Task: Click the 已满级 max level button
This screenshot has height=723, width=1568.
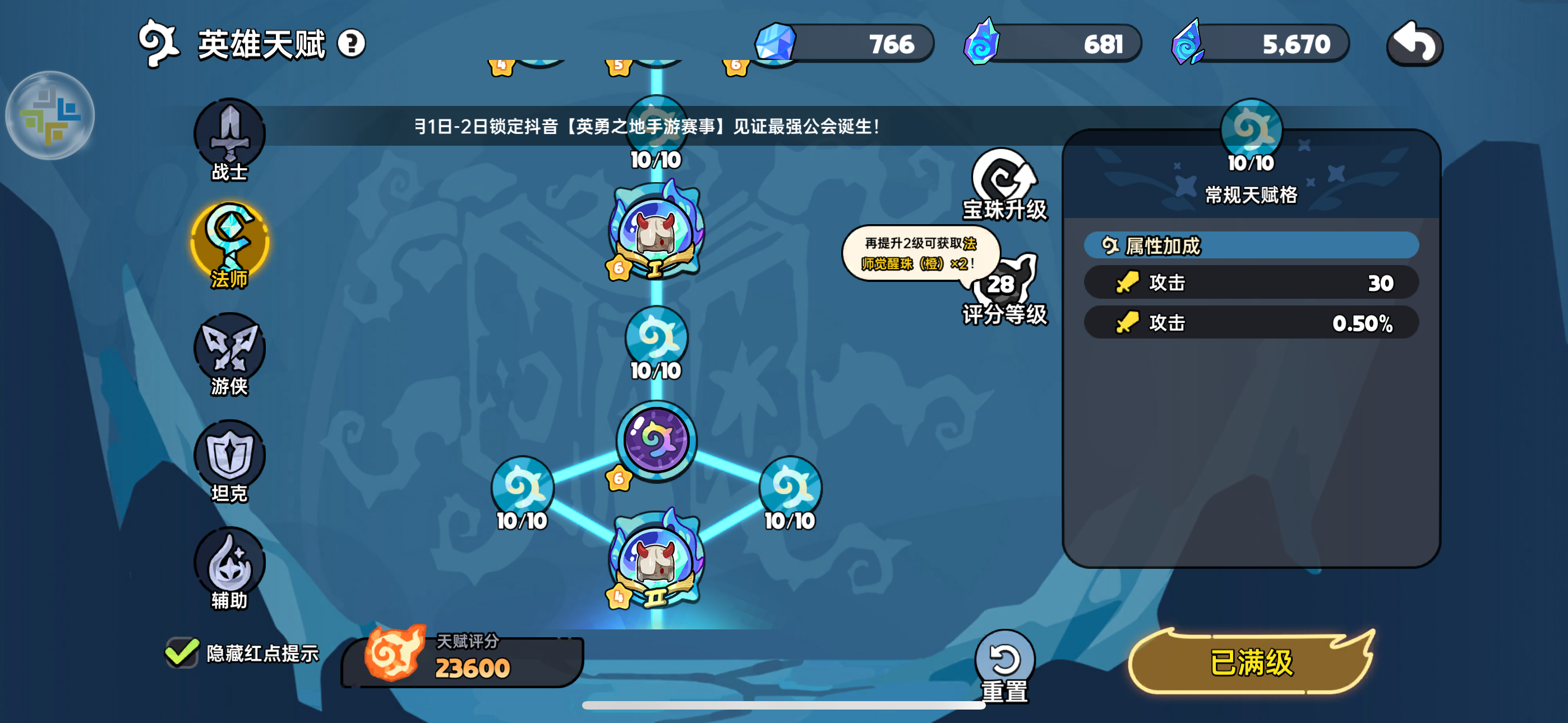Action: click(1251, 662)
